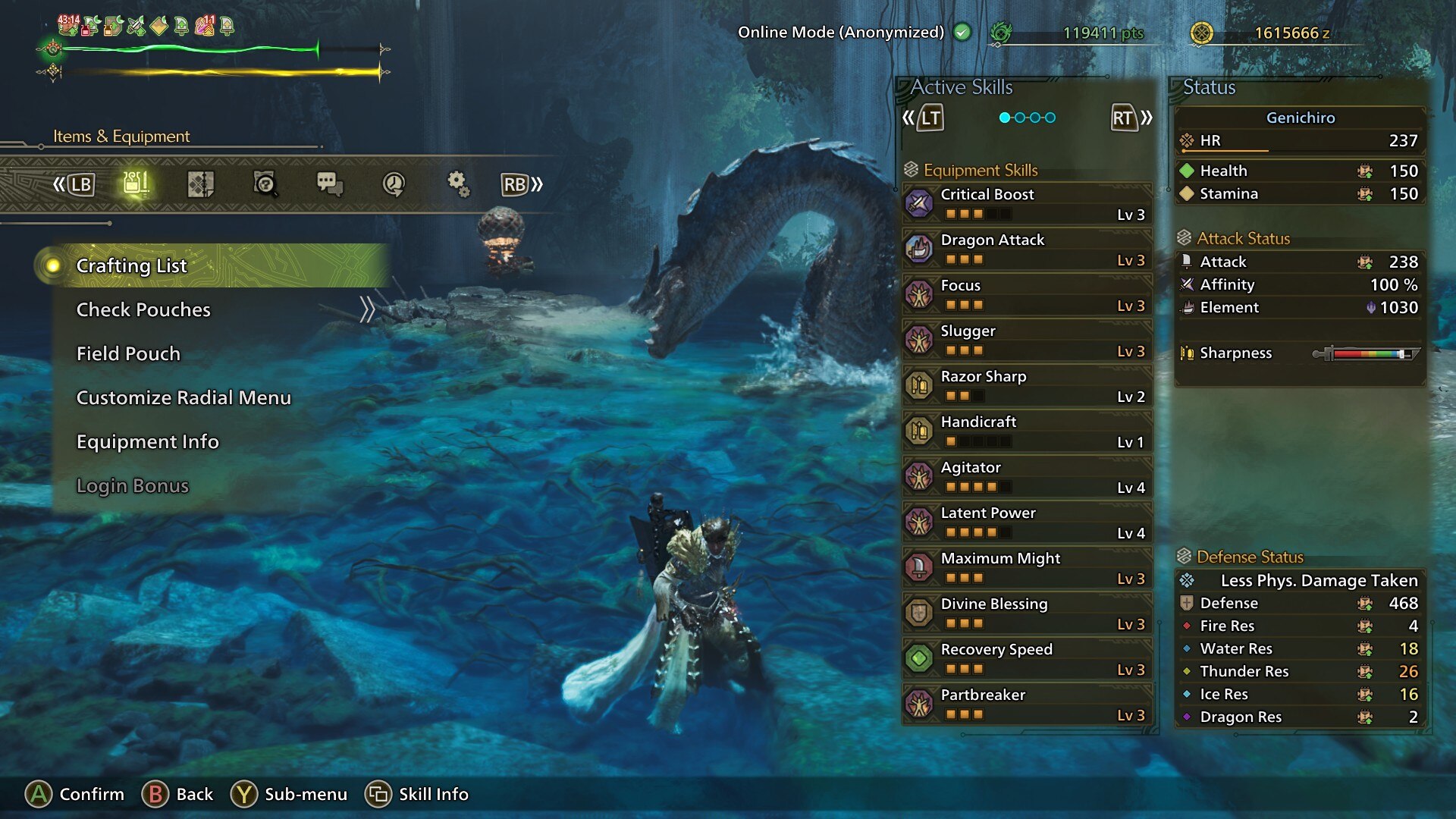This screenshot has height=819, width=1456.
Task: Click the Critical Boost skill icon
Action: (920, 203)
